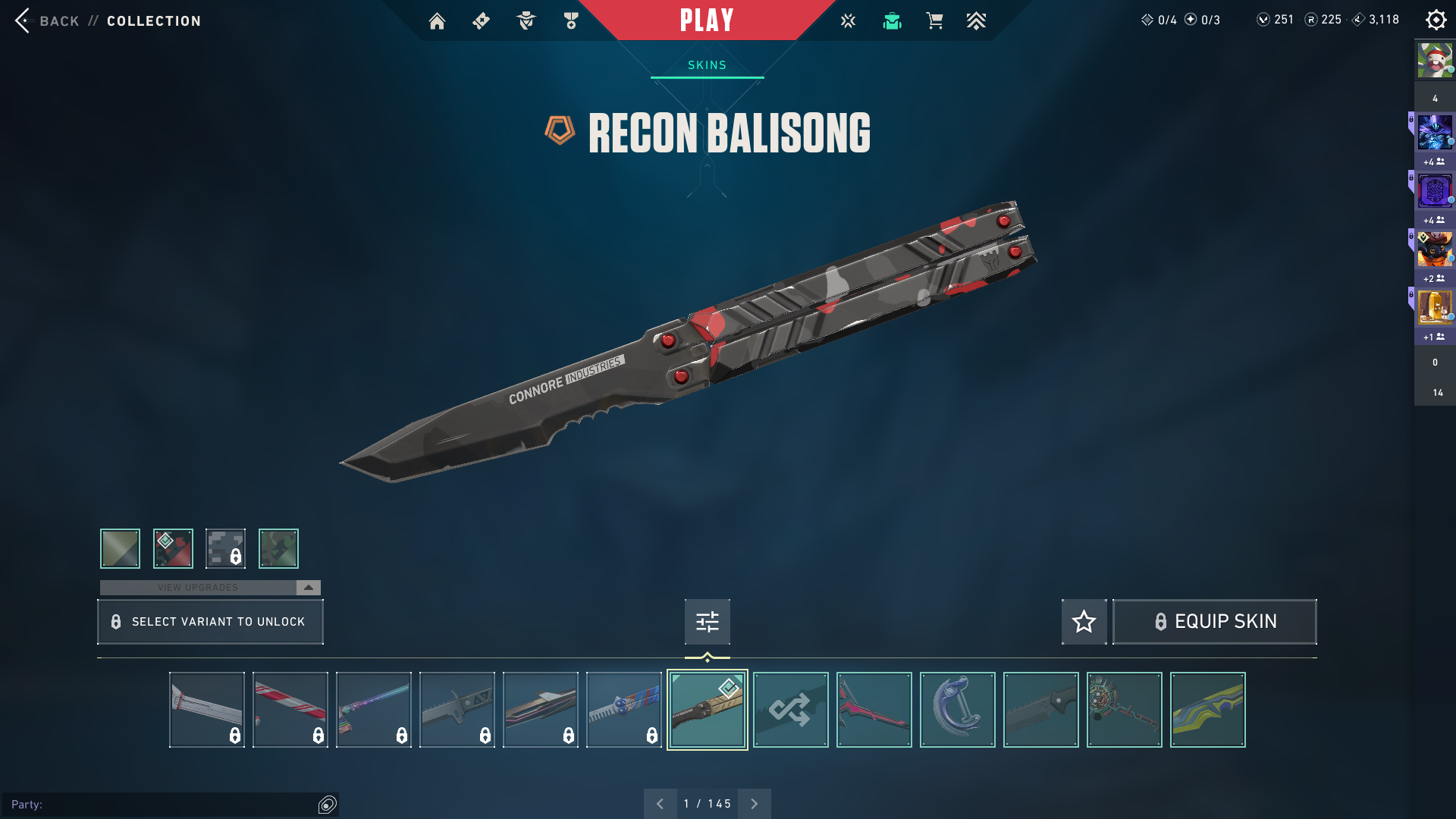The width and height of the screenshot is (1456, 819).
Task: Open the home screen icon
Action: pyautogui.click(x=437, y=21)
